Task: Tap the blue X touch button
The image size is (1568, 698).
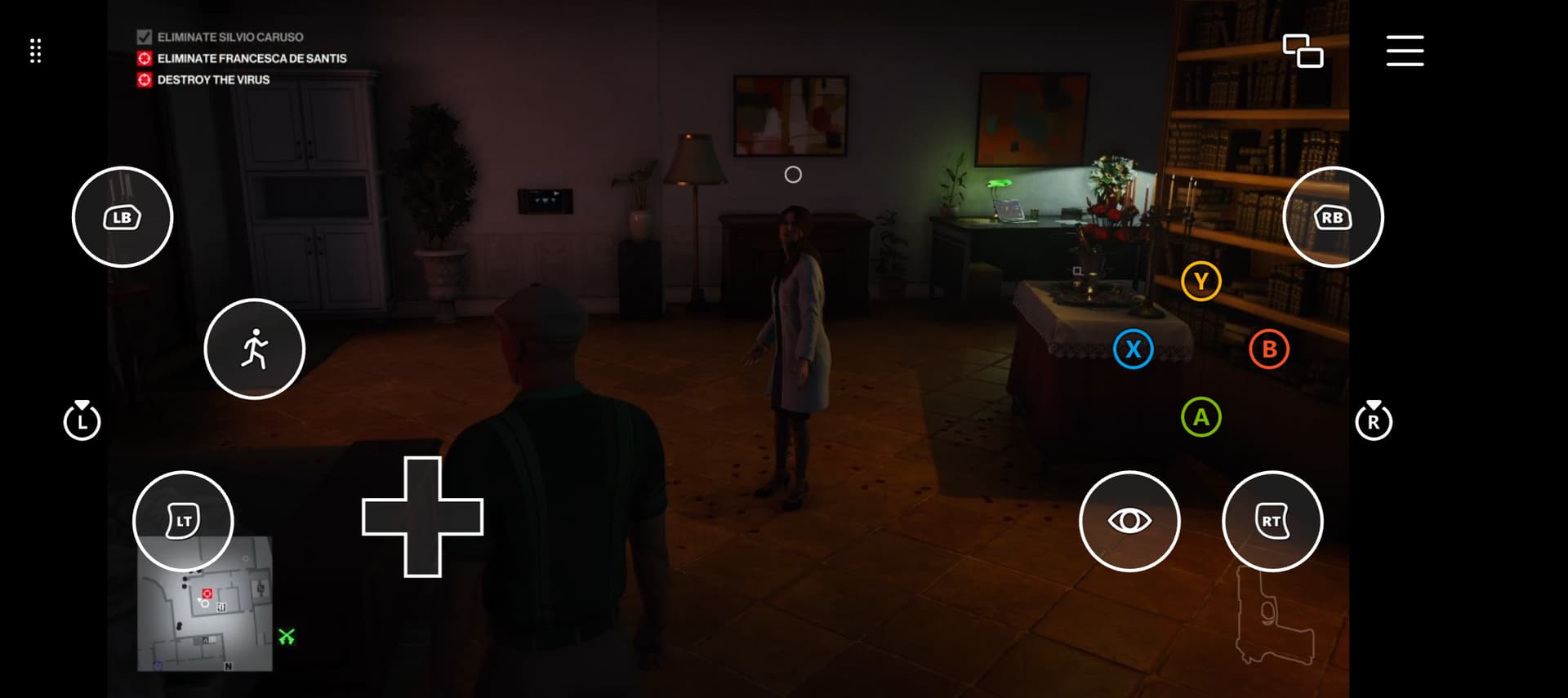Action: coord(1133,349)
